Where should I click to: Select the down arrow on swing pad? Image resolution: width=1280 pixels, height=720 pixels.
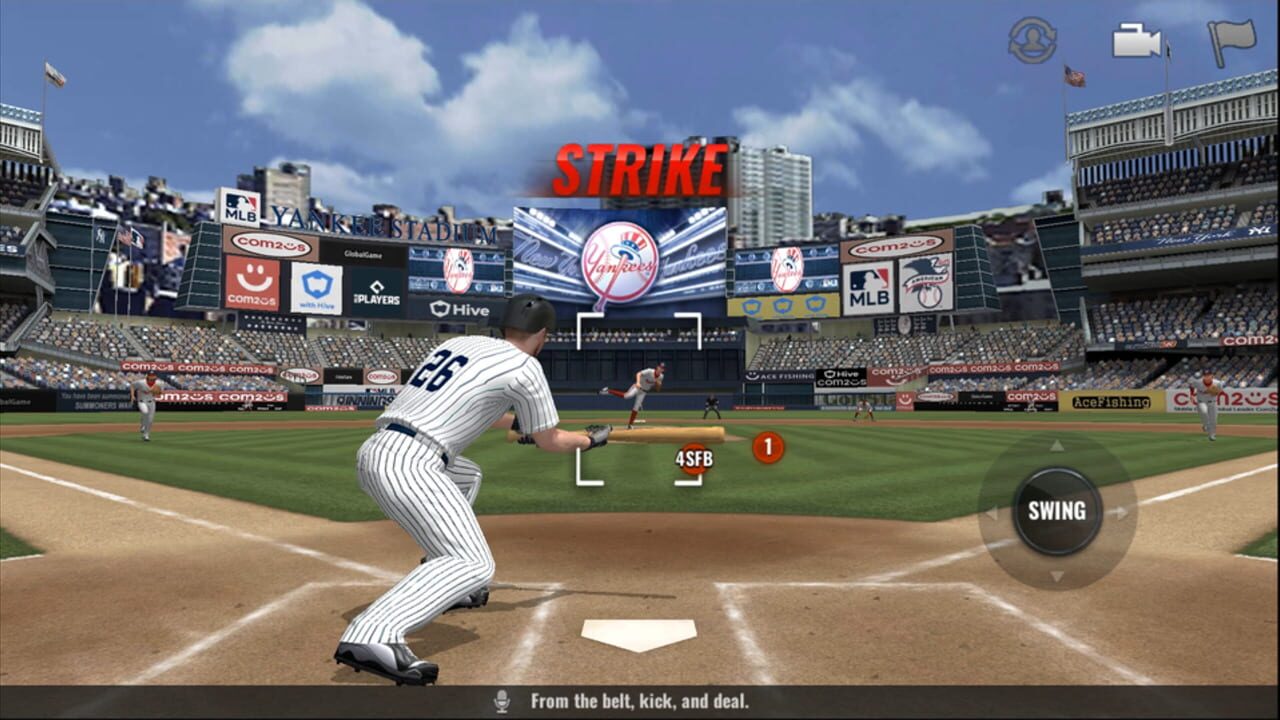(x=1056, y=577)
